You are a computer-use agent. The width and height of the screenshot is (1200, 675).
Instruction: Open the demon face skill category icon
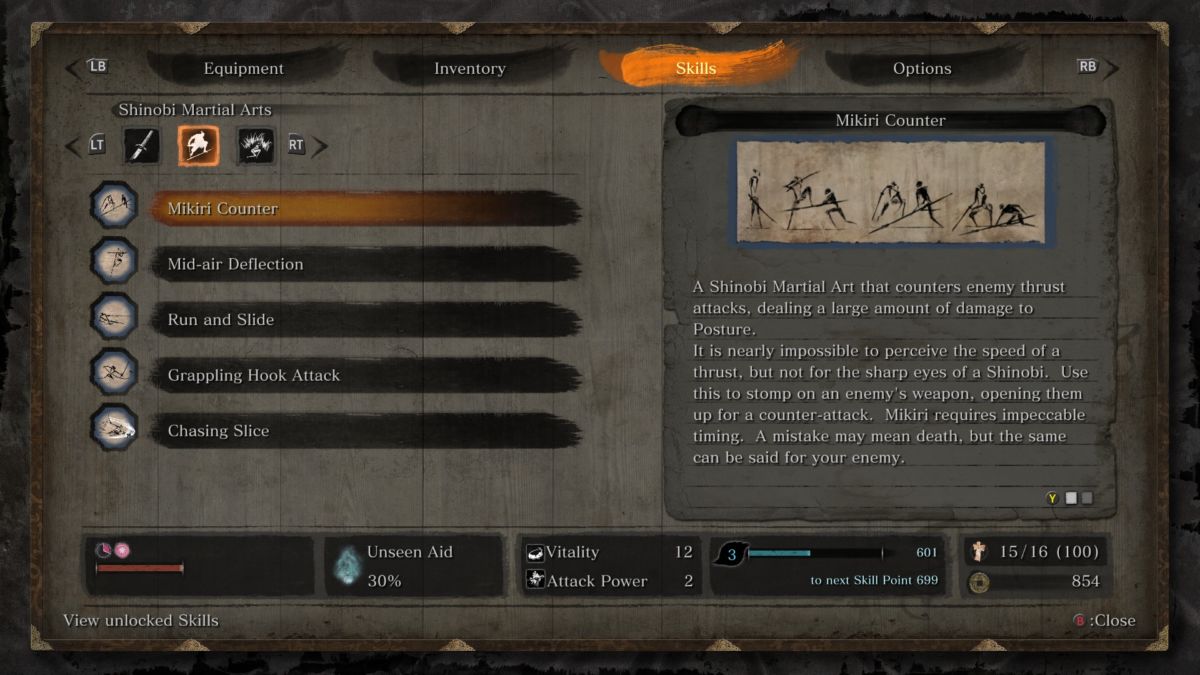click(255, 146)
